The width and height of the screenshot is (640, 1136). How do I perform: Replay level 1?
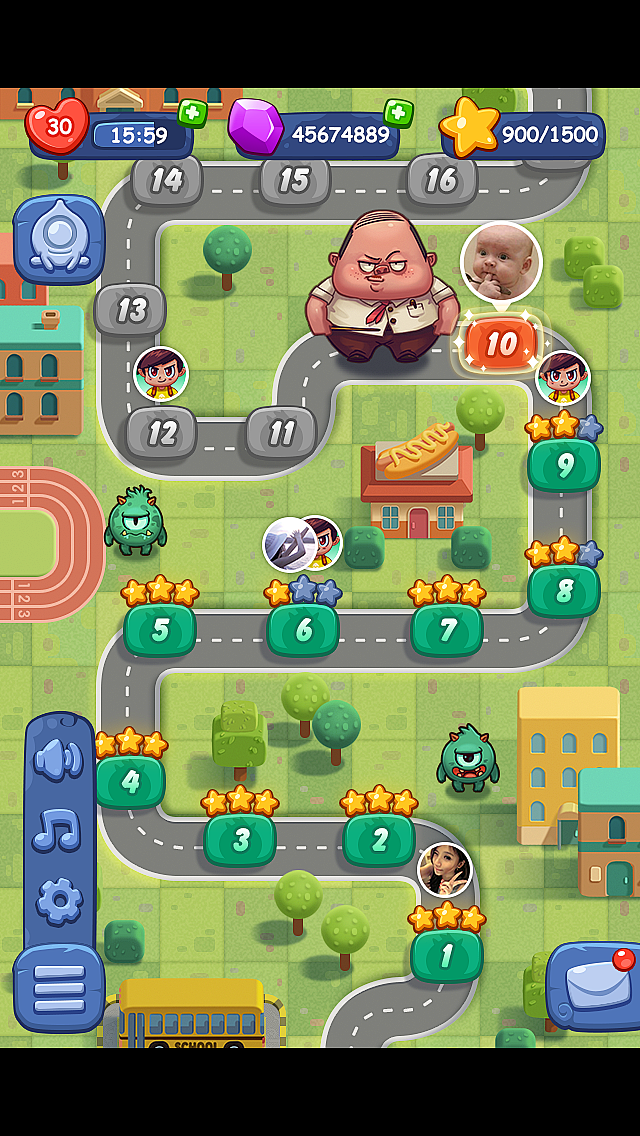(x=446, y=956)
